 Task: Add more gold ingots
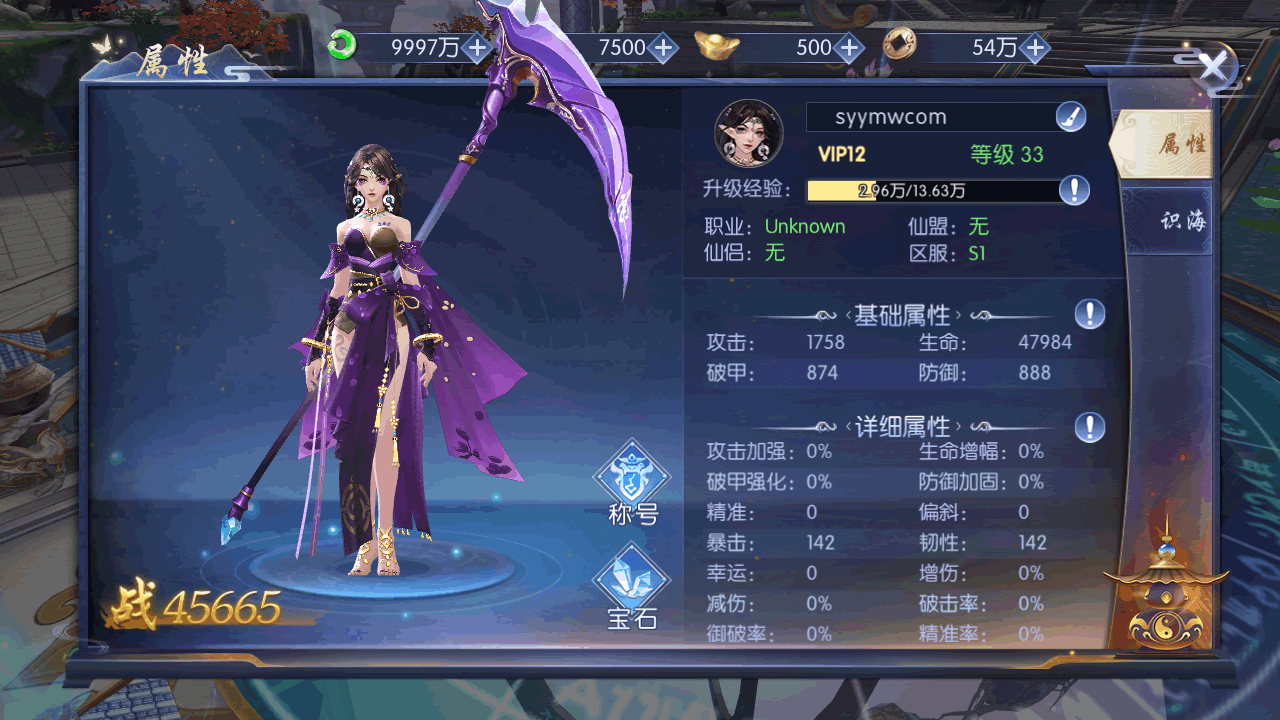click(x=849, y=47)
